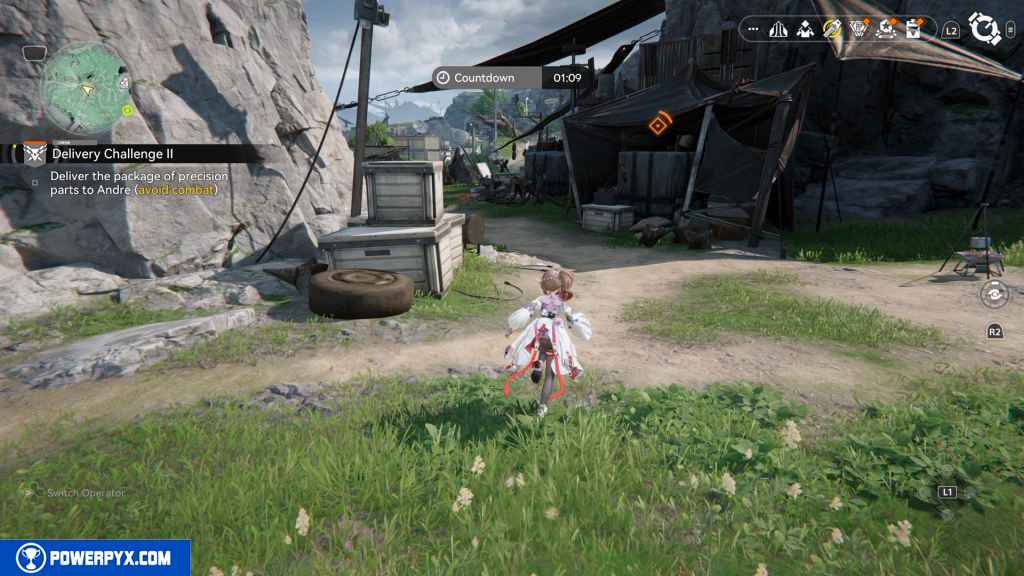Screen dimensions: 1024x576
Task: Select the yellow-circled card icon
Action: click(831, 30)
